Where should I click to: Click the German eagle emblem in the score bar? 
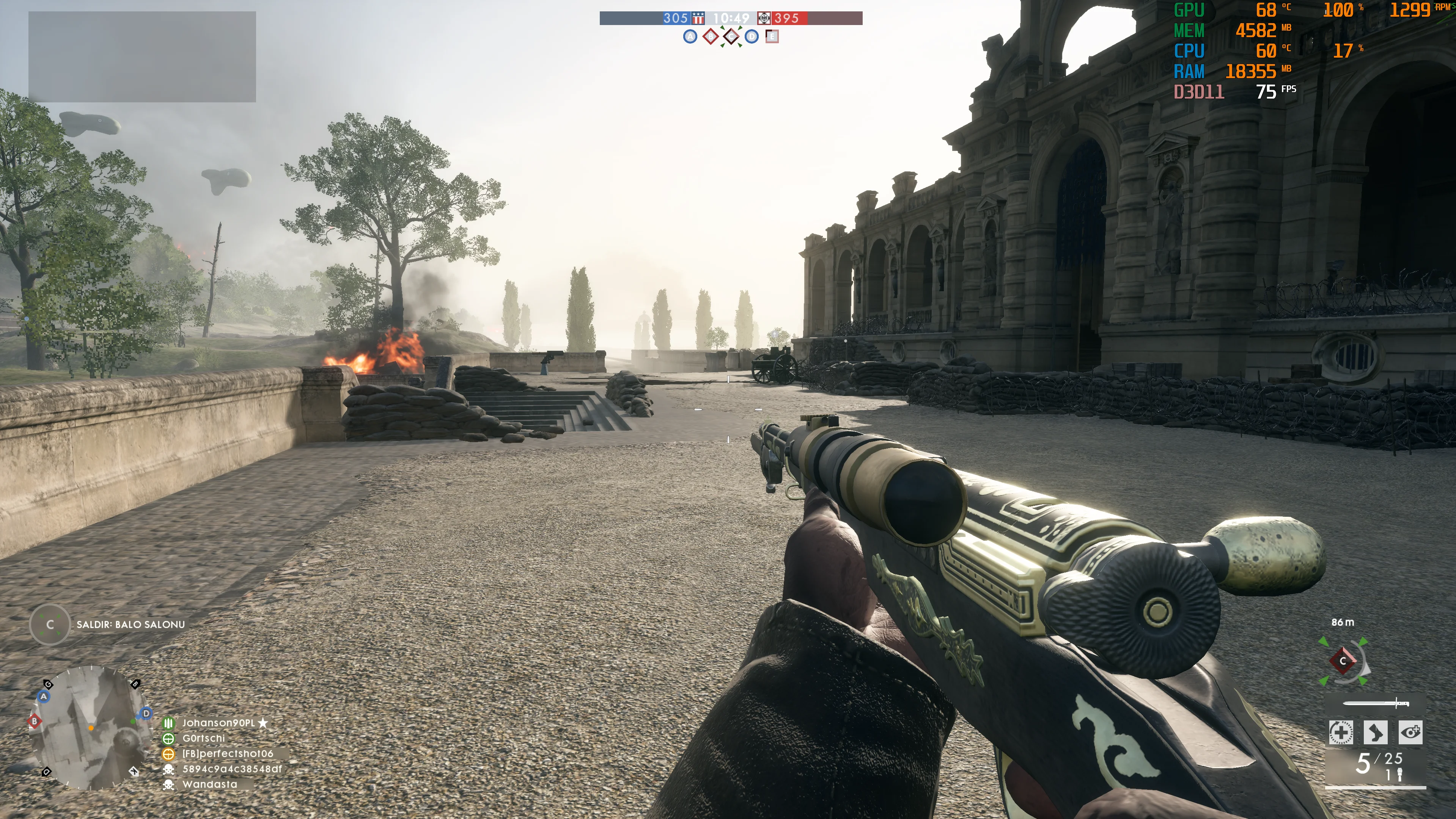point(764,18)
